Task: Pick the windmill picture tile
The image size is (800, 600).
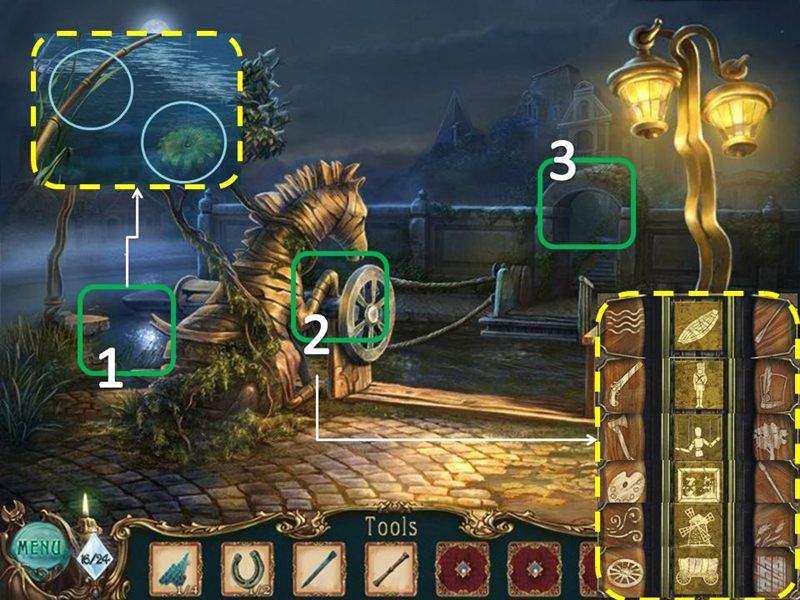Action: tap(699, 530)
